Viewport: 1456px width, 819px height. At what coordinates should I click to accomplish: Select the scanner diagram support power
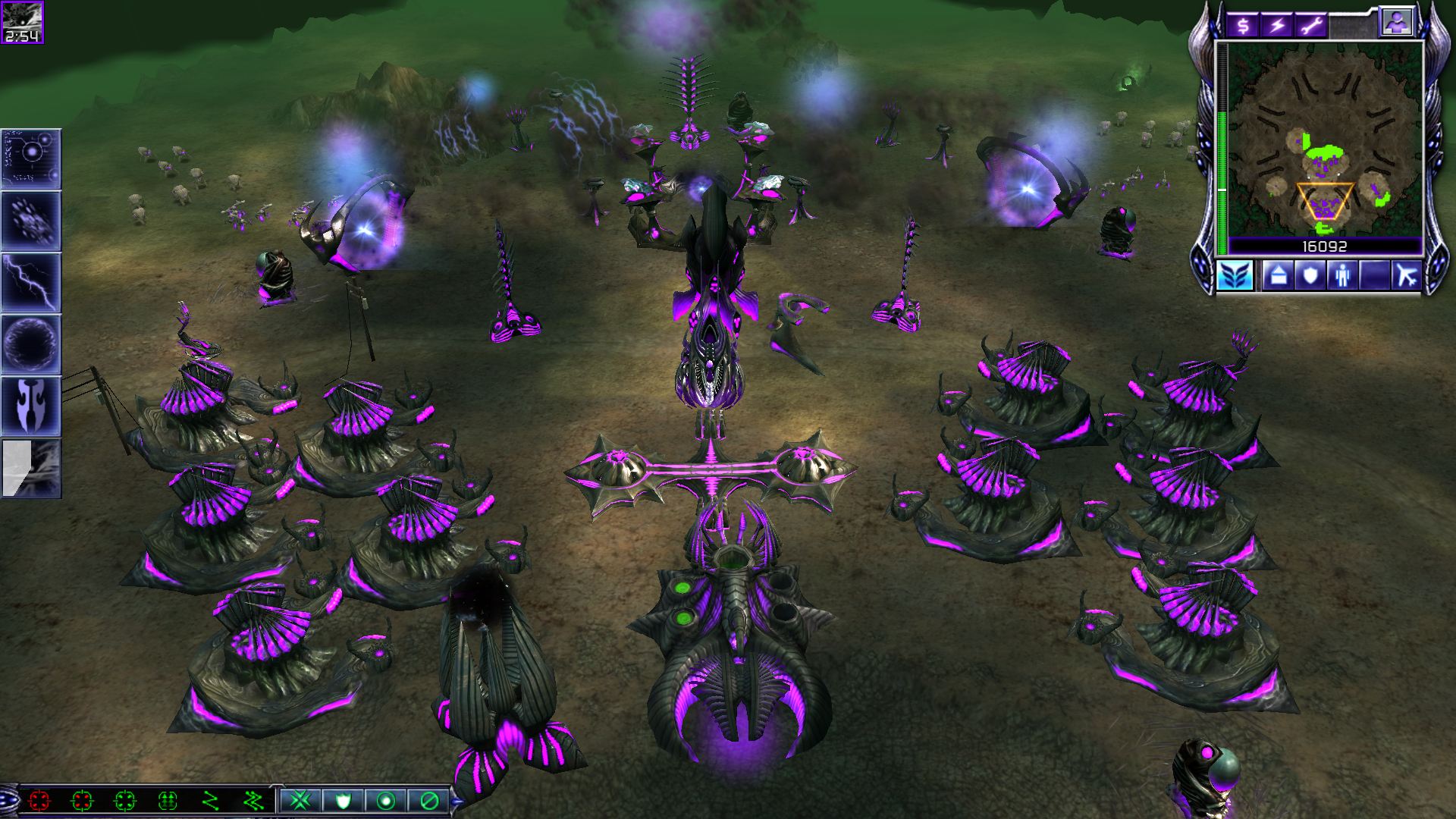pyautogui.click(x=31, y=158)
